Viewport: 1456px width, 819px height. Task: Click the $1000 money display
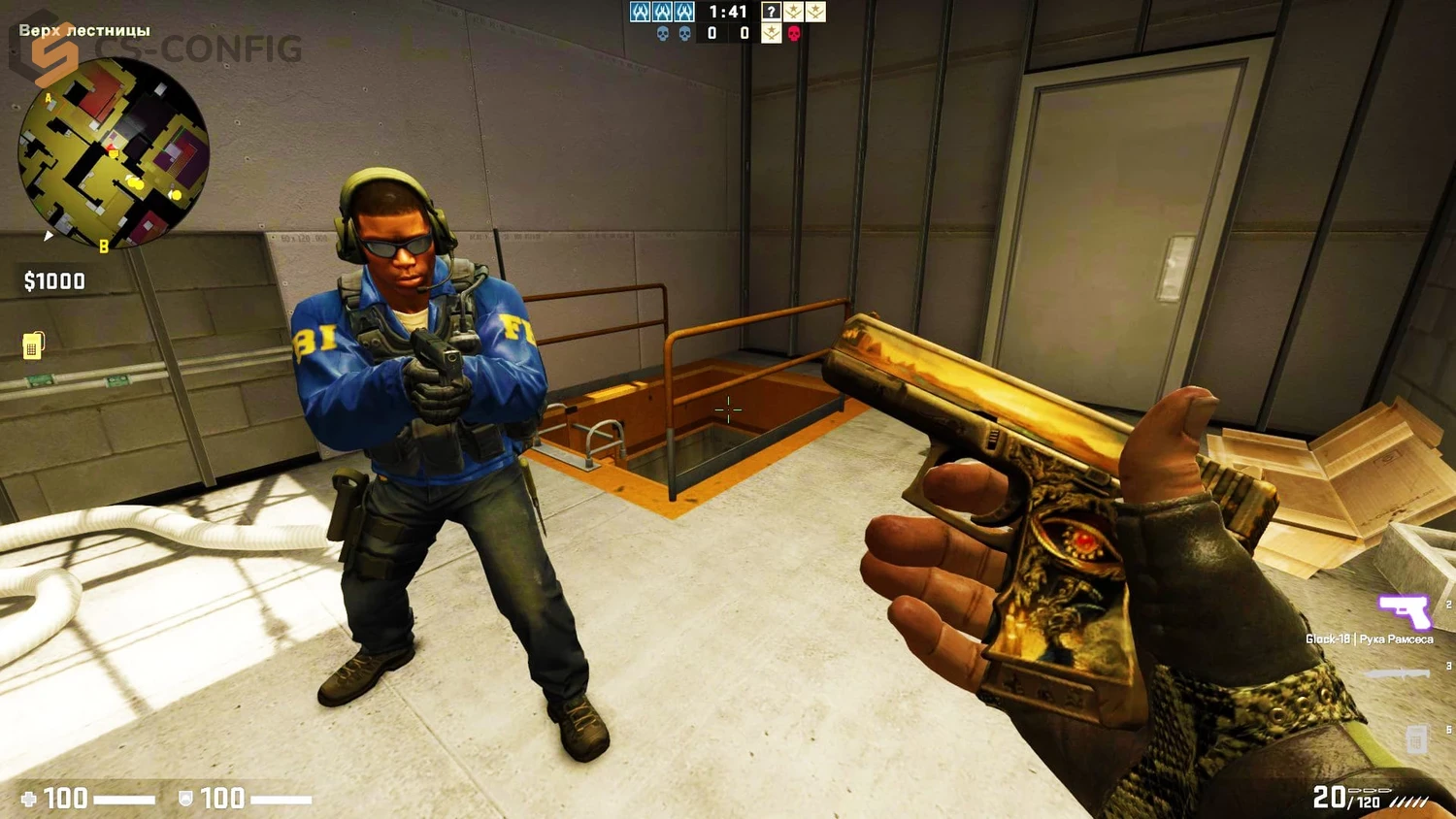pos(53,280)
